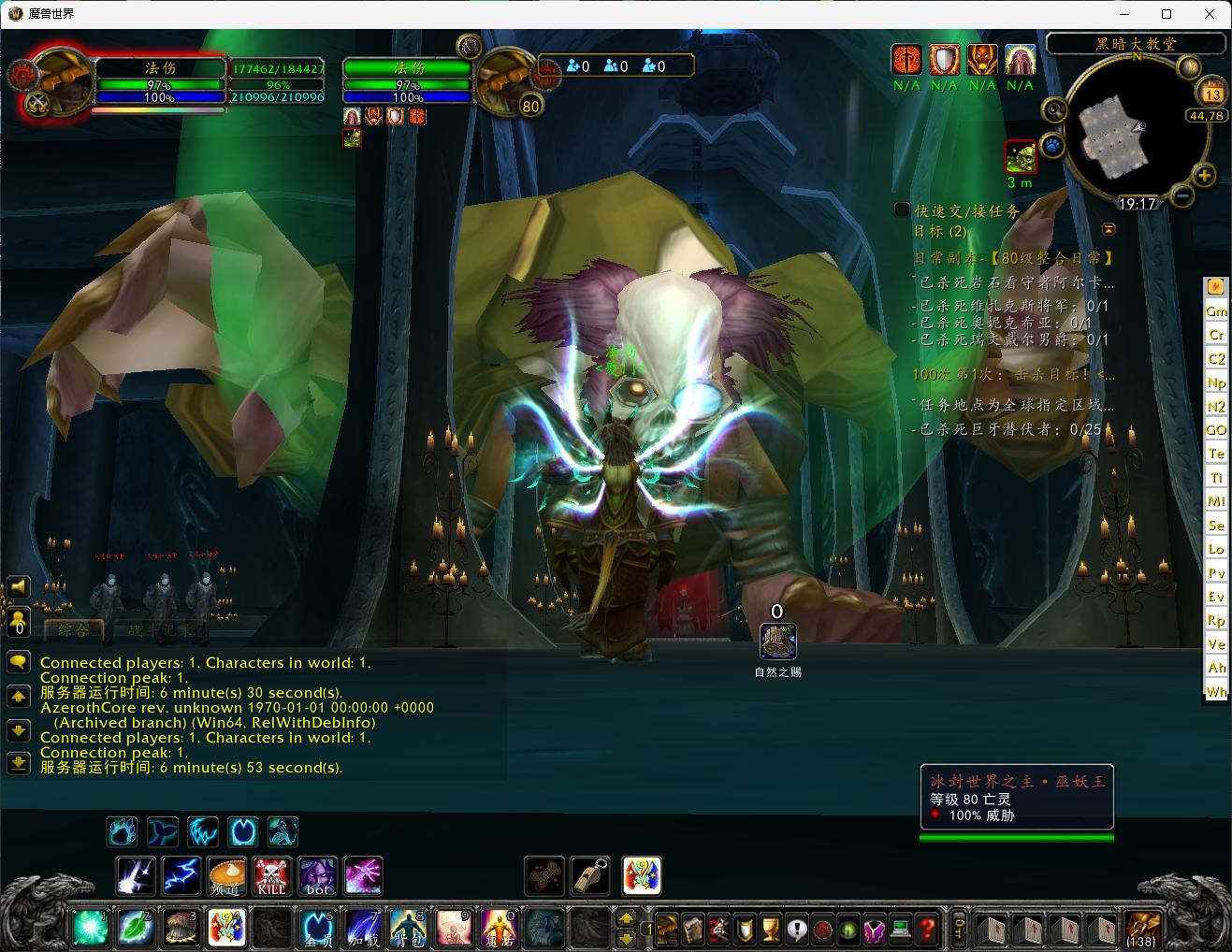Use the 频道 pie macro button
1232x952 pixels.
coord(226,876)
